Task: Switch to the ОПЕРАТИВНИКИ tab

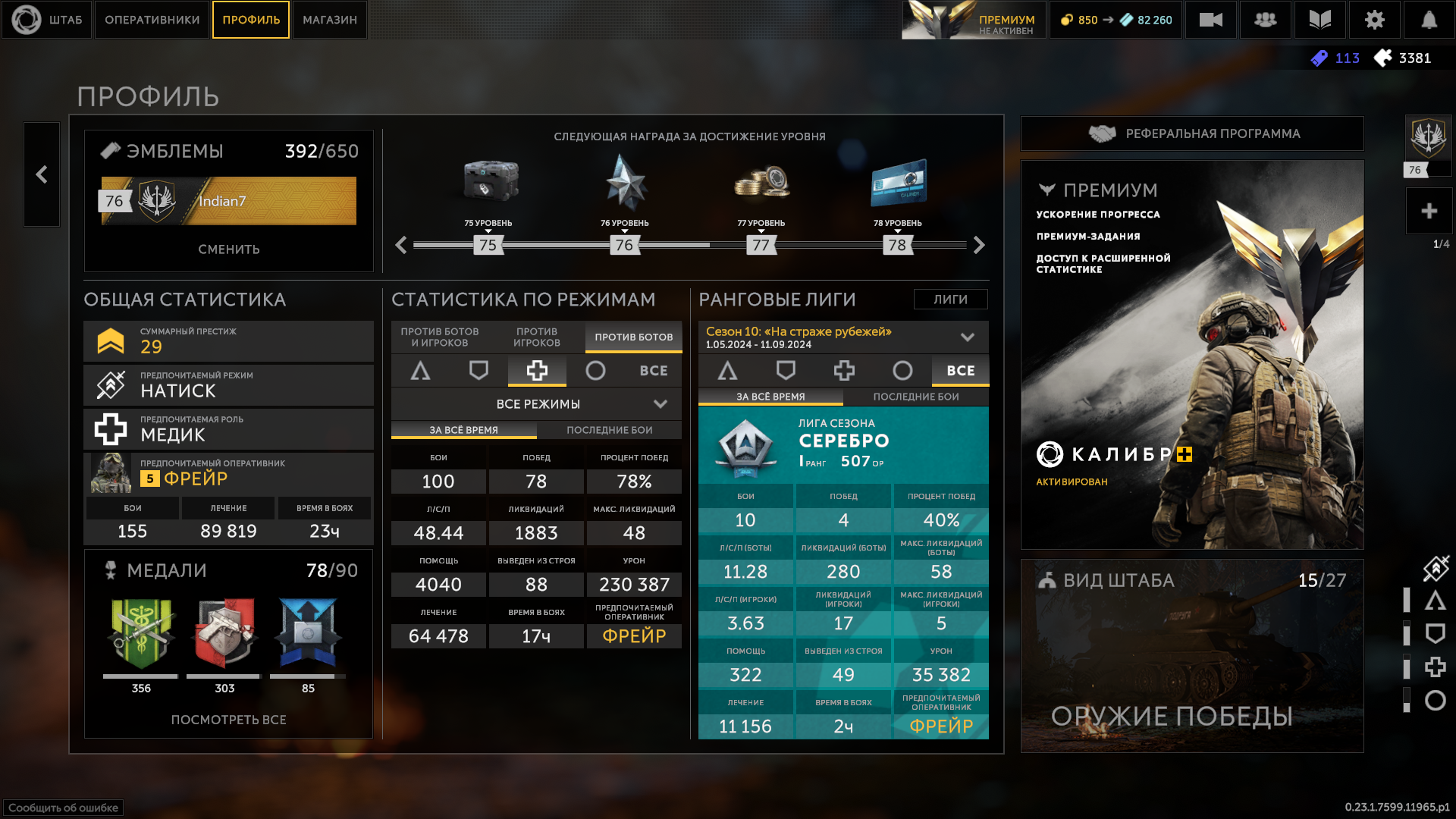Action: pyautogui.click(x=152, y=20)
